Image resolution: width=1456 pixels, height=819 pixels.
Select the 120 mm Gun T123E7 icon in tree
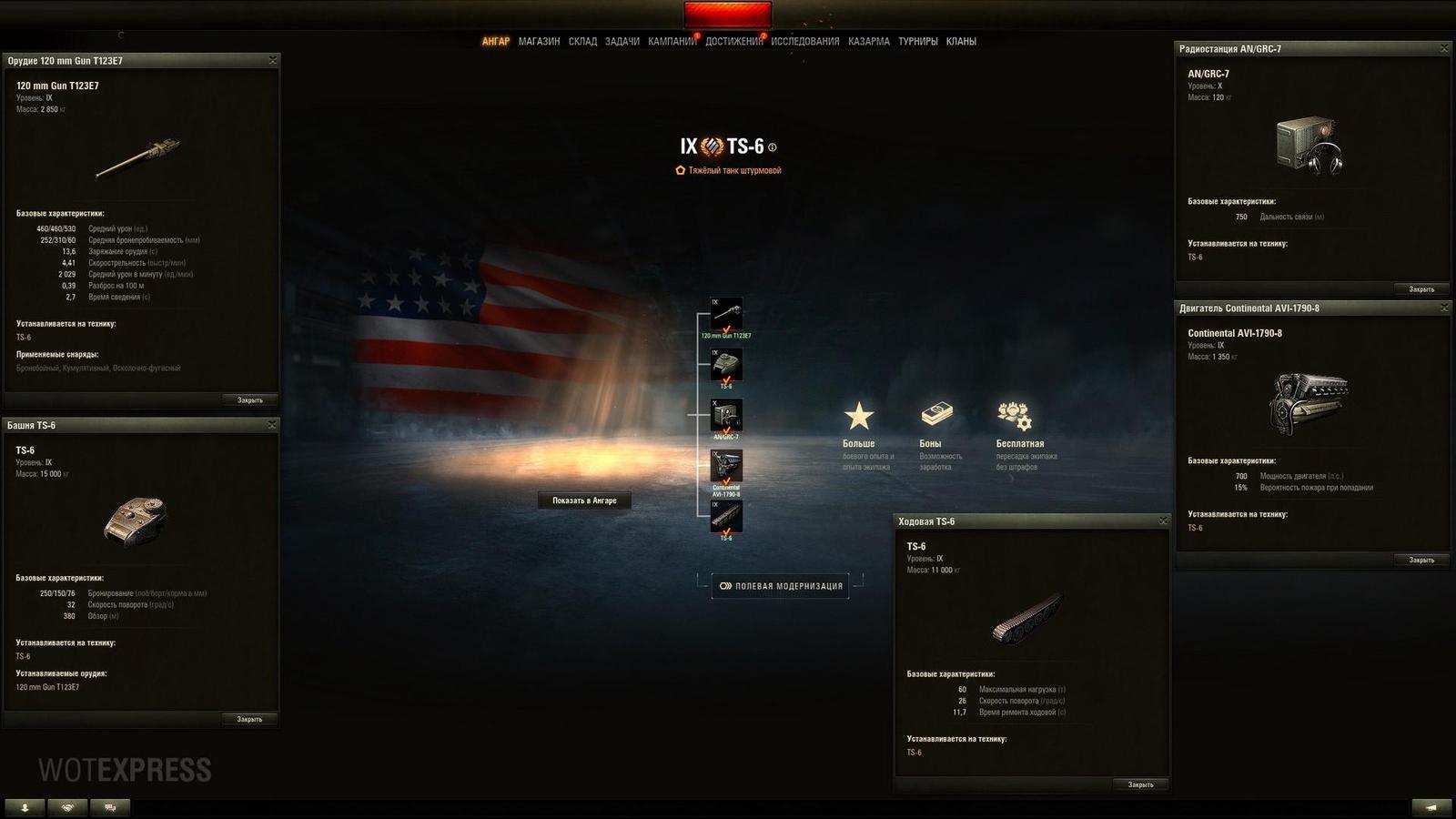click(x=725, y=314)
